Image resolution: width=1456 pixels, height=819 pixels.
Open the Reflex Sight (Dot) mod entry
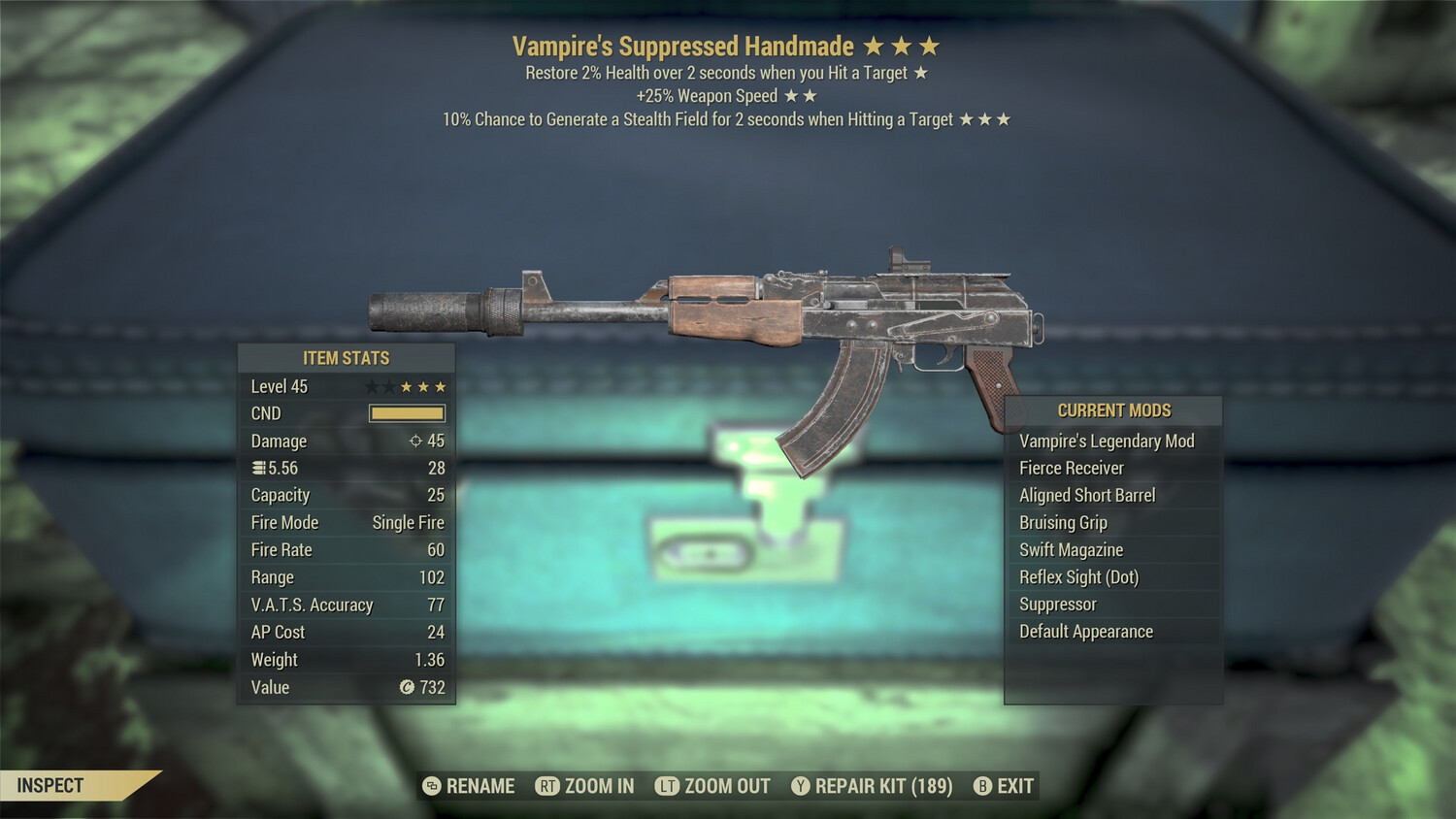pos(1077,576)
